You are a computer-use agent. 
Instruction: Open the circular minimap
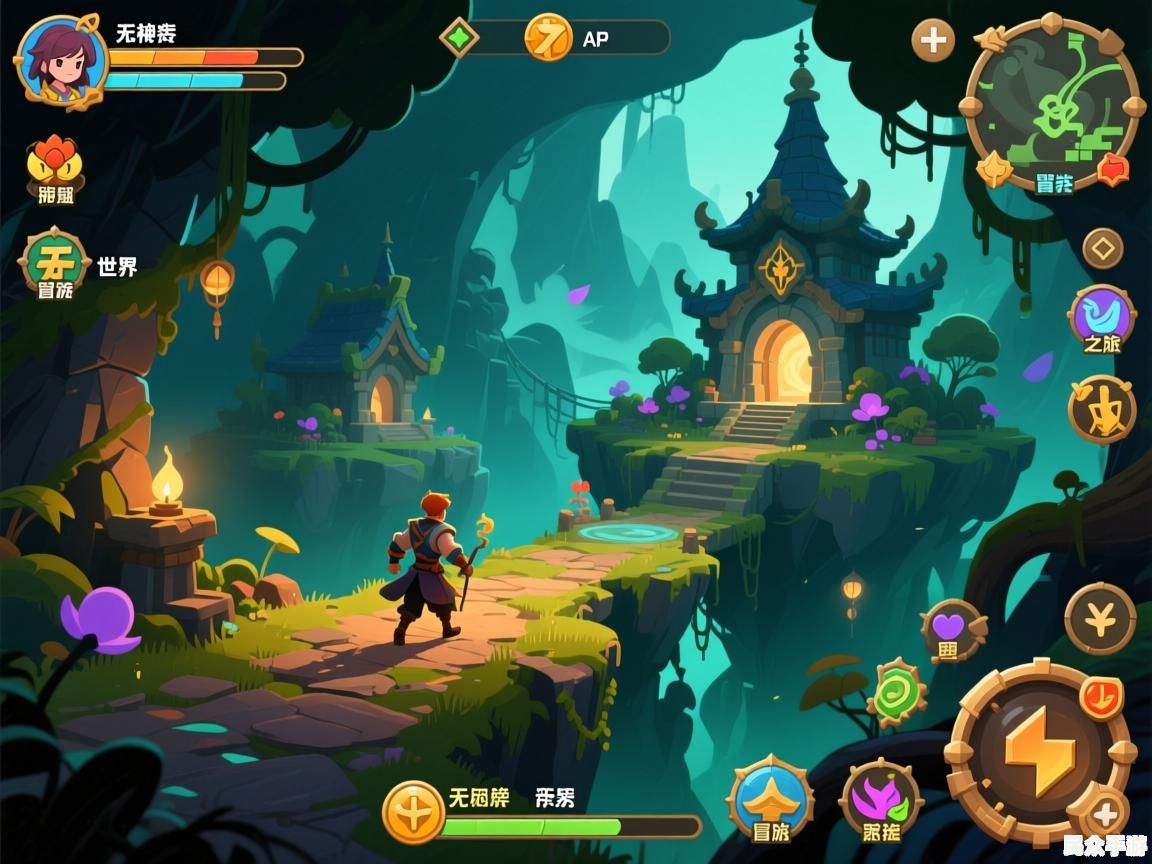click(1050, 102)
